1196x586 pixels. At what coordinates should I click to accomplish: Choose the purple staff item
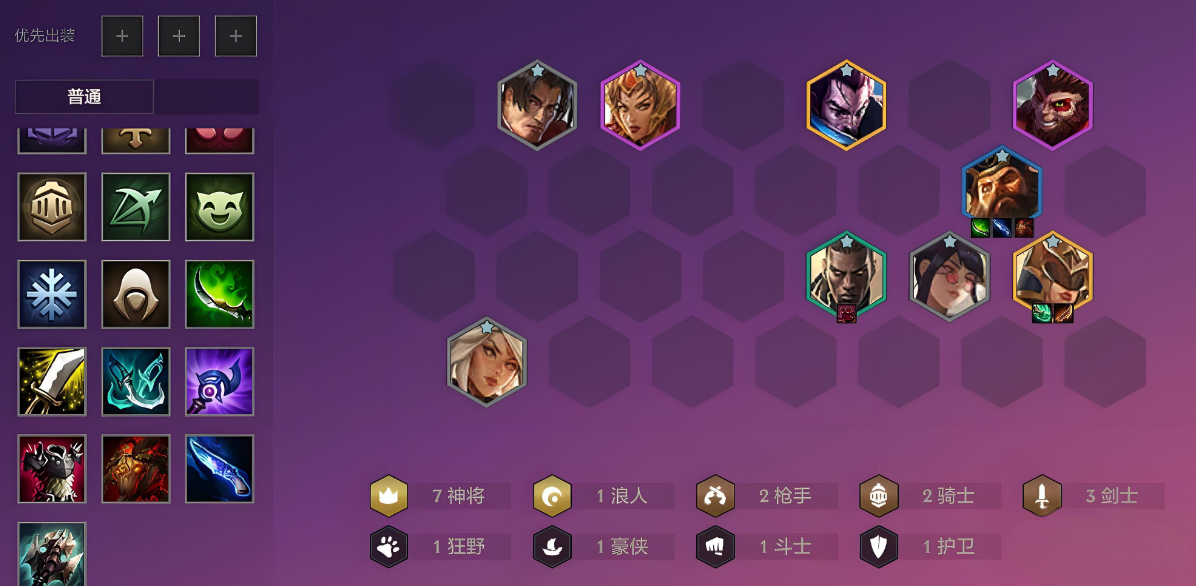coord(219,381)
